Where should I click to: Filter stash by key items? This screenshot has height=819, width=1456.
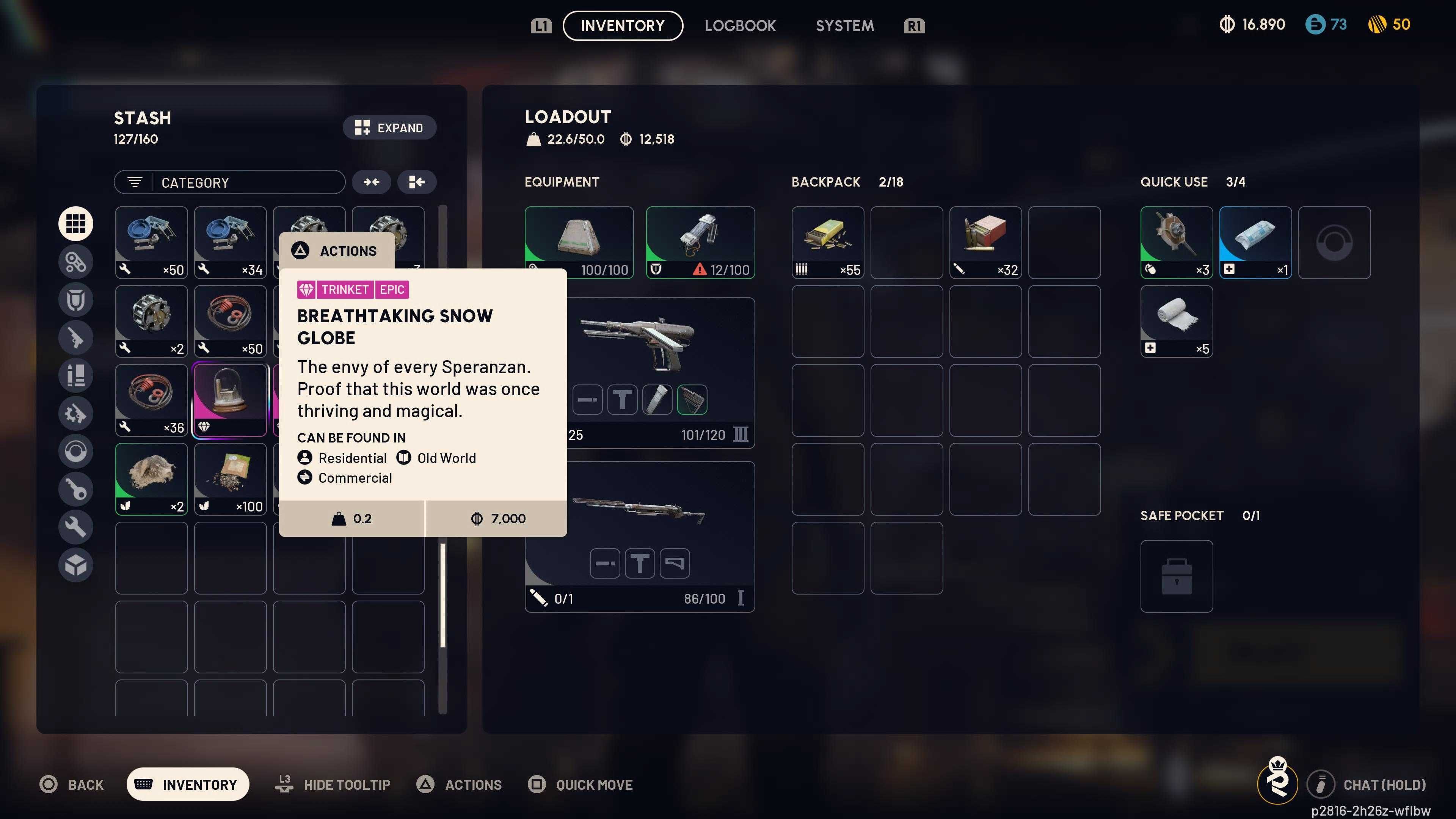(x=76, y=489)
